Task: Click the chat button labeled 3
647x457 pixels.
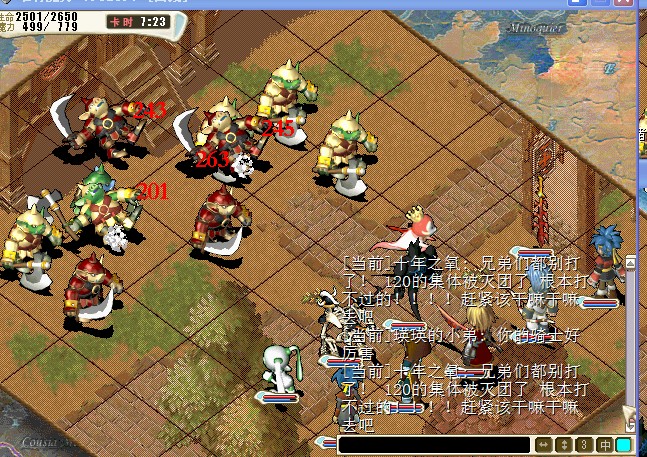Action: (x=584, y=445)
